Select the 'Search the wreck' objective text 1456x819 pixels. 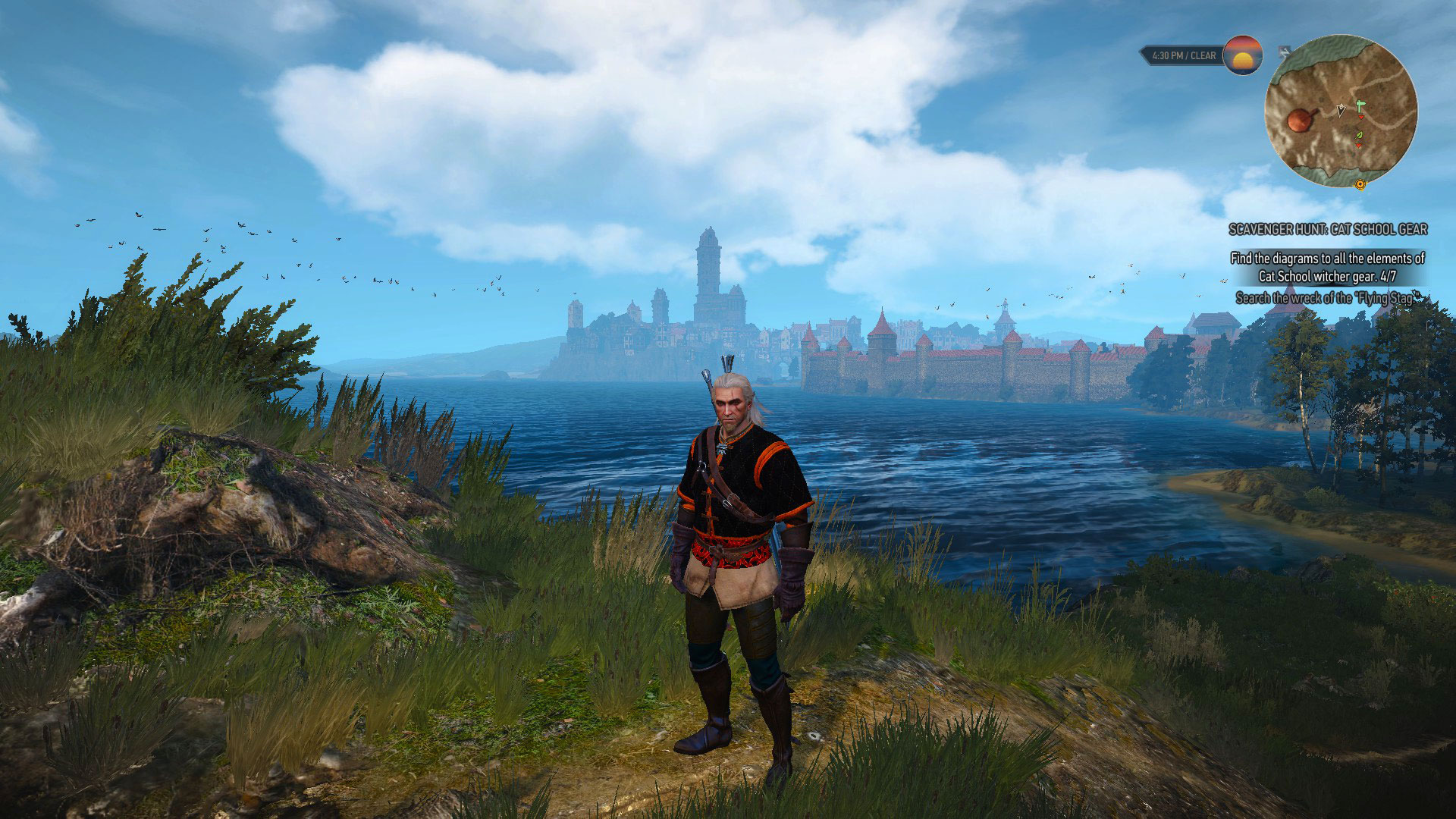click(x=1327, y=298)
